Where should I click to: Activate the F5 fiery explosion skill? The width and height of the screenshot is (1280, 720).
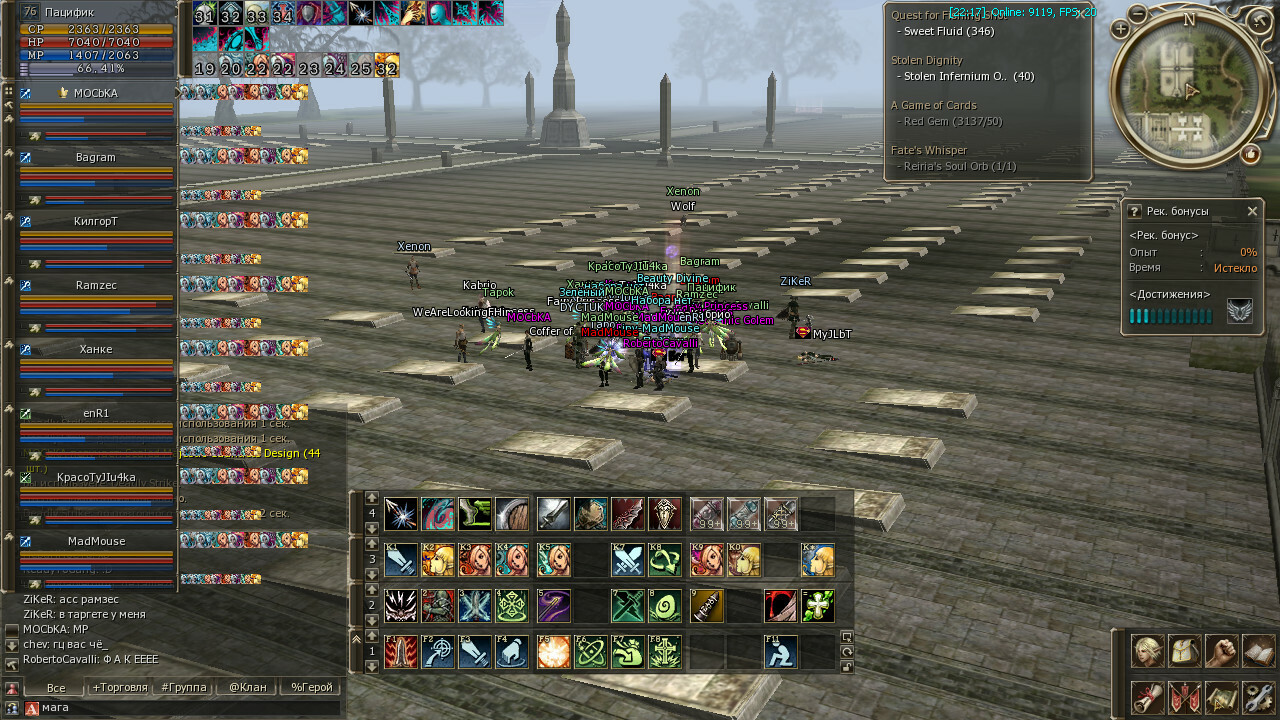point(553,652)
